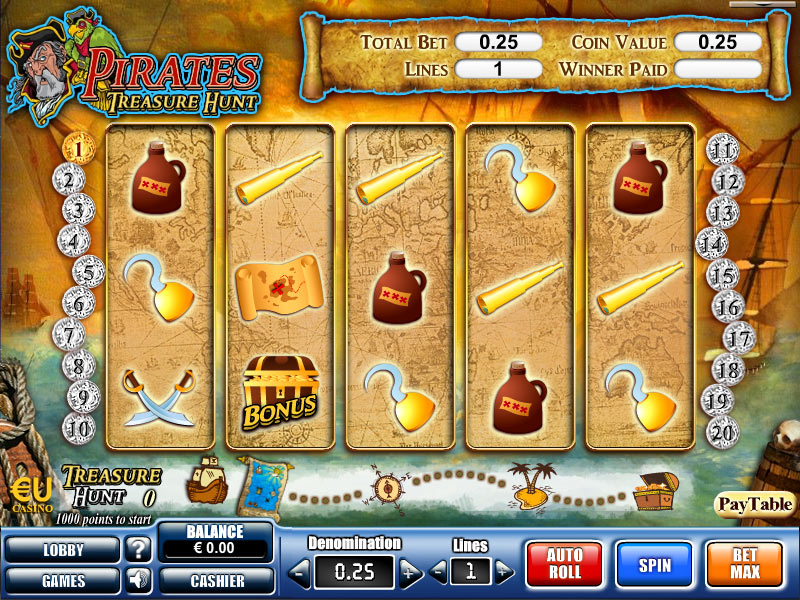Activate Auto Roll

(x=564, y=566)
